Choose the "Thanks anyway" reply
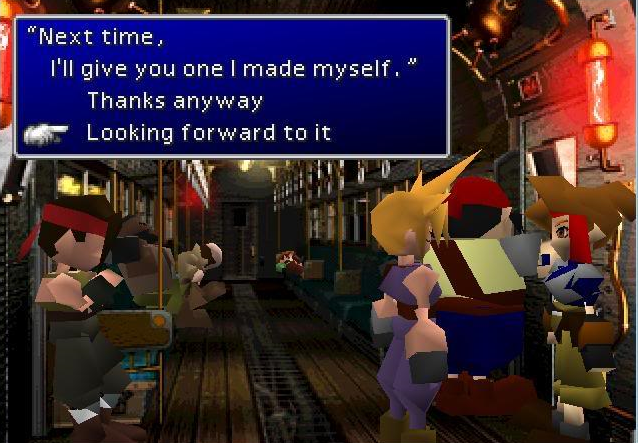The height and width of the screenshot is (443, 638). pos(175,101)
